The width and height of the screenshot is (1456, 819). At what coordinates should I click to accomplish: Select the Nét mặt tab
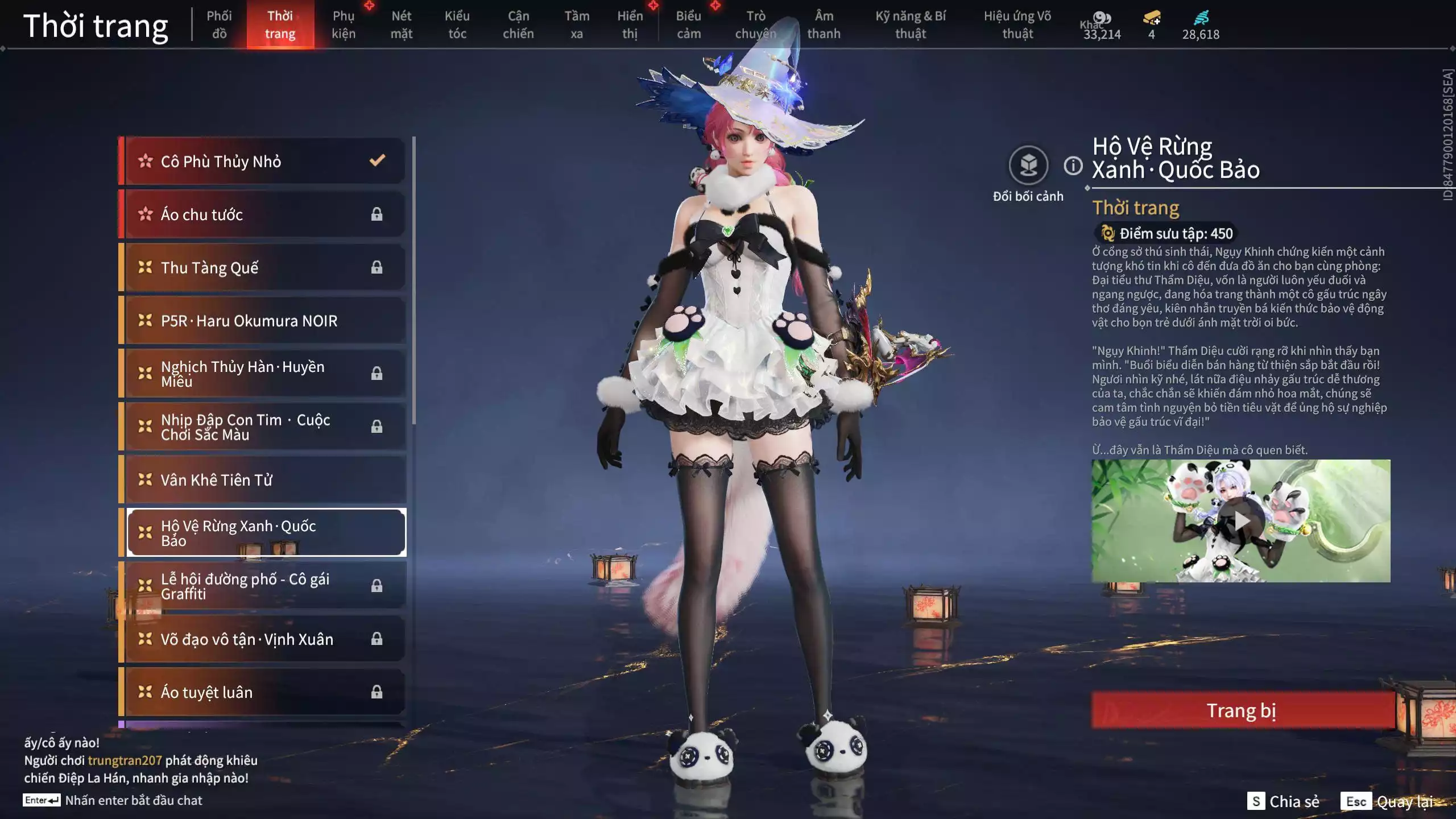(x=401, y=24)
